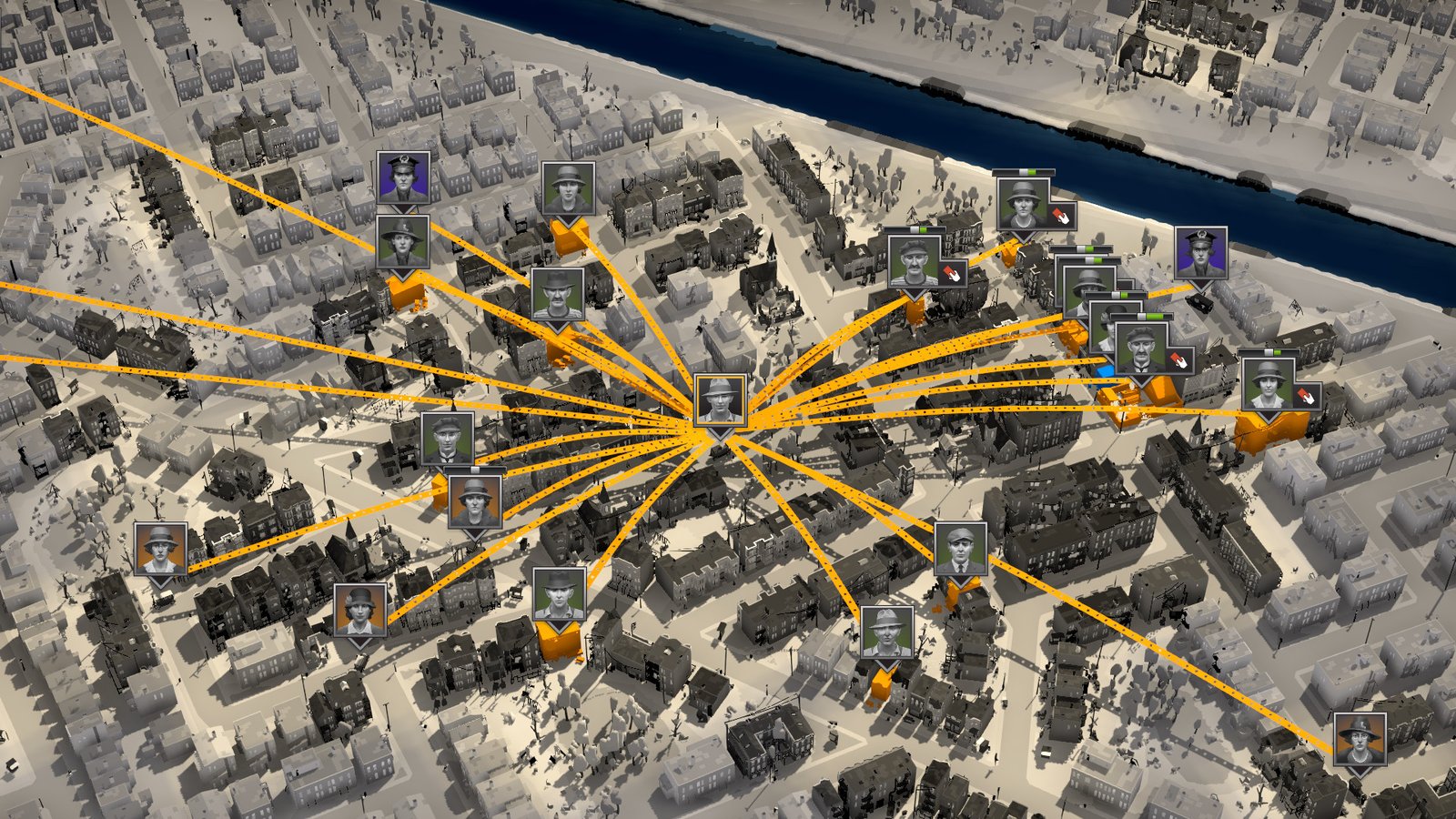Click the red card icon beside the mustached man's portrait

[1177, 358]
